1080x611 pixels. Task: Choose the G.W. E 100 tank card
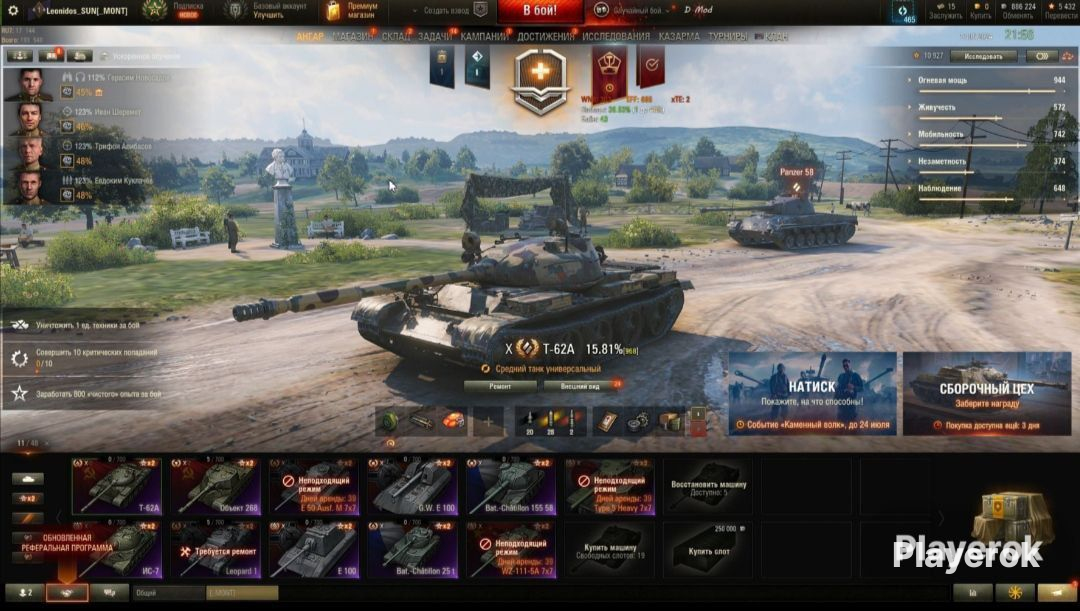pos(411,485)
